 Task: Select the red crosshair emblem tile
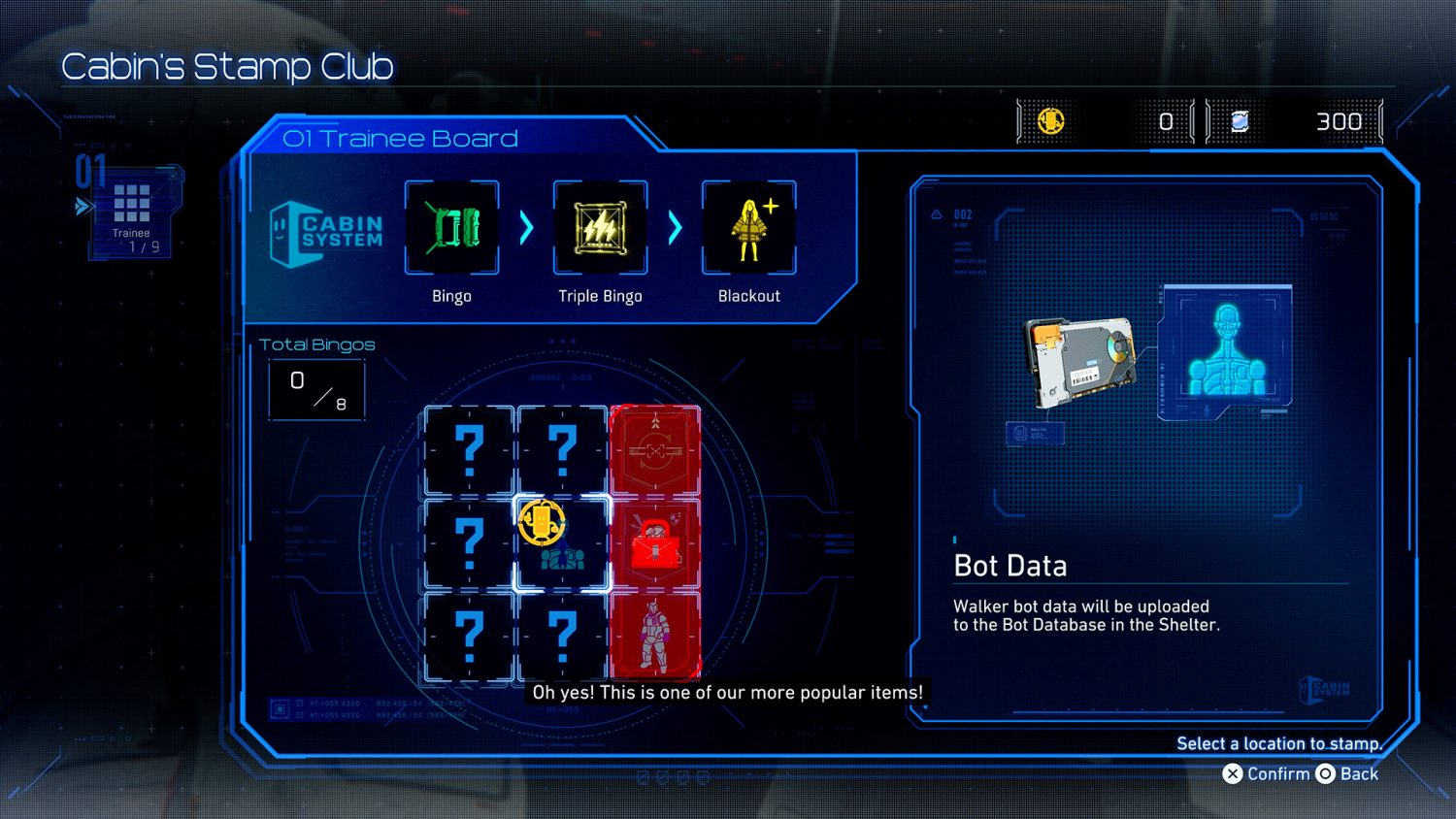(655, 451)
